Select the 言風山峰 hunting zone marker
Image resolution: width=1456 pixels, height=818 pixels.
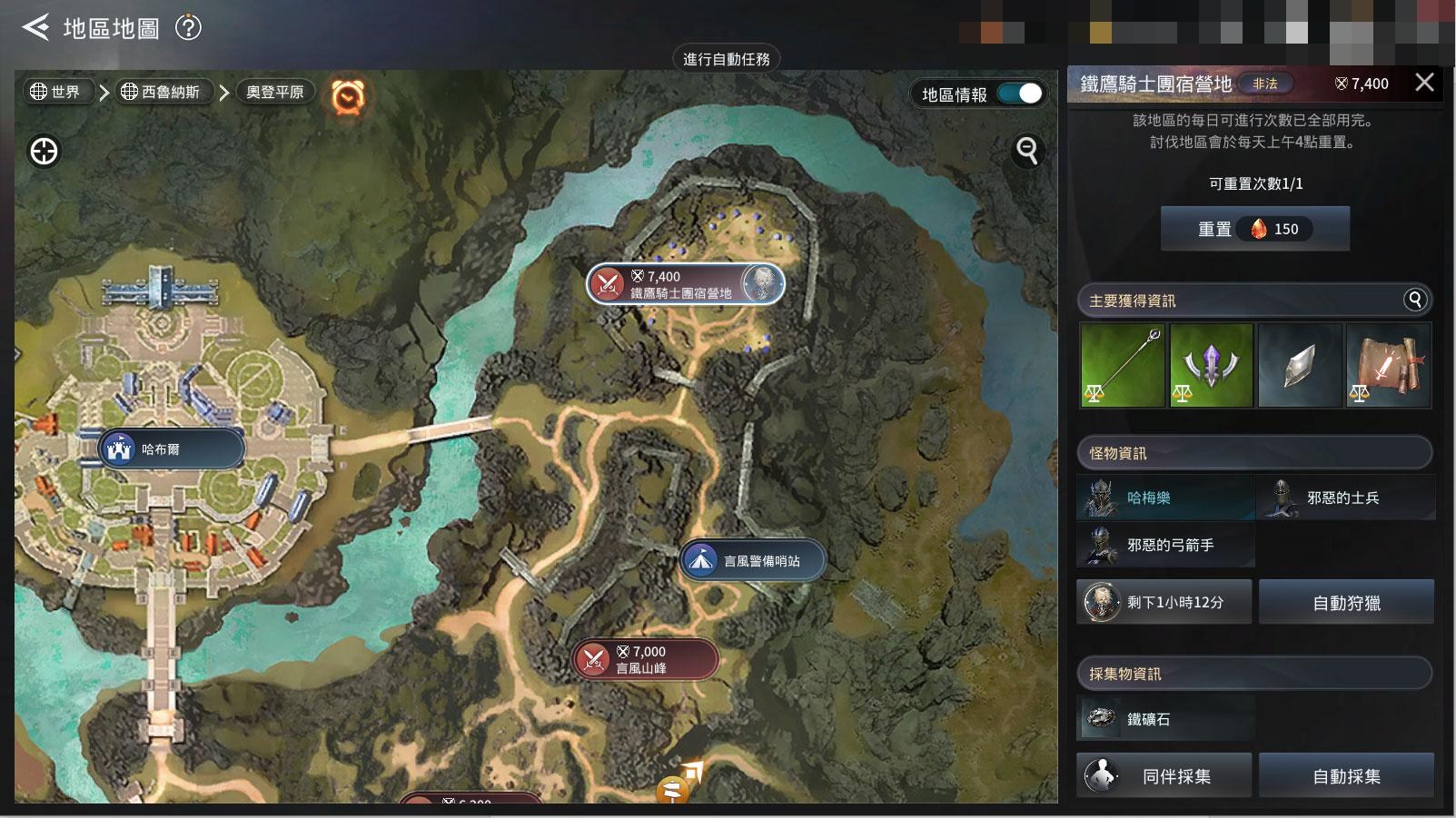[644, 659]
